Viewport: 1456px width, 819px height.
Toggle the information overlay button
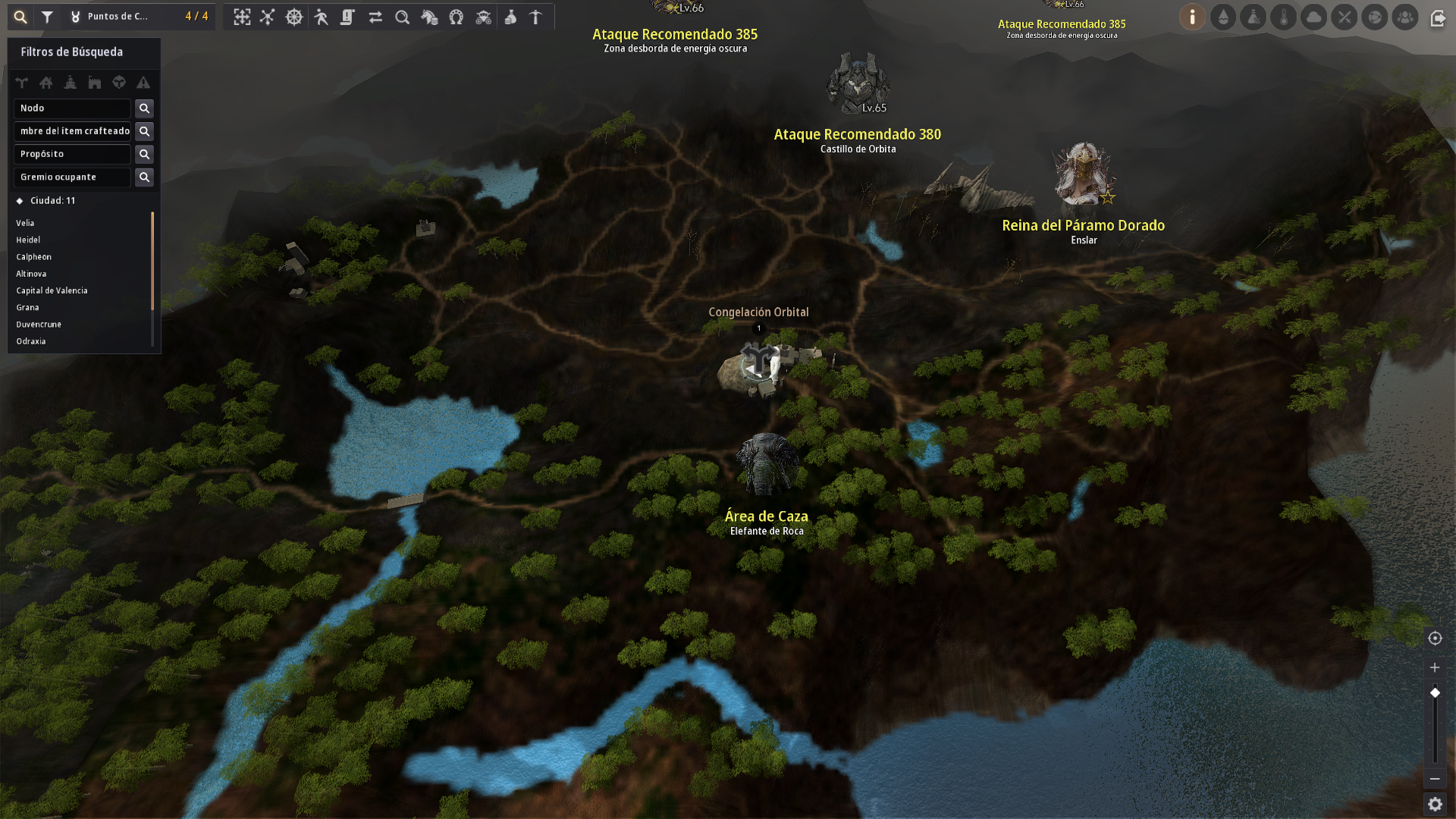[1192, 17]
